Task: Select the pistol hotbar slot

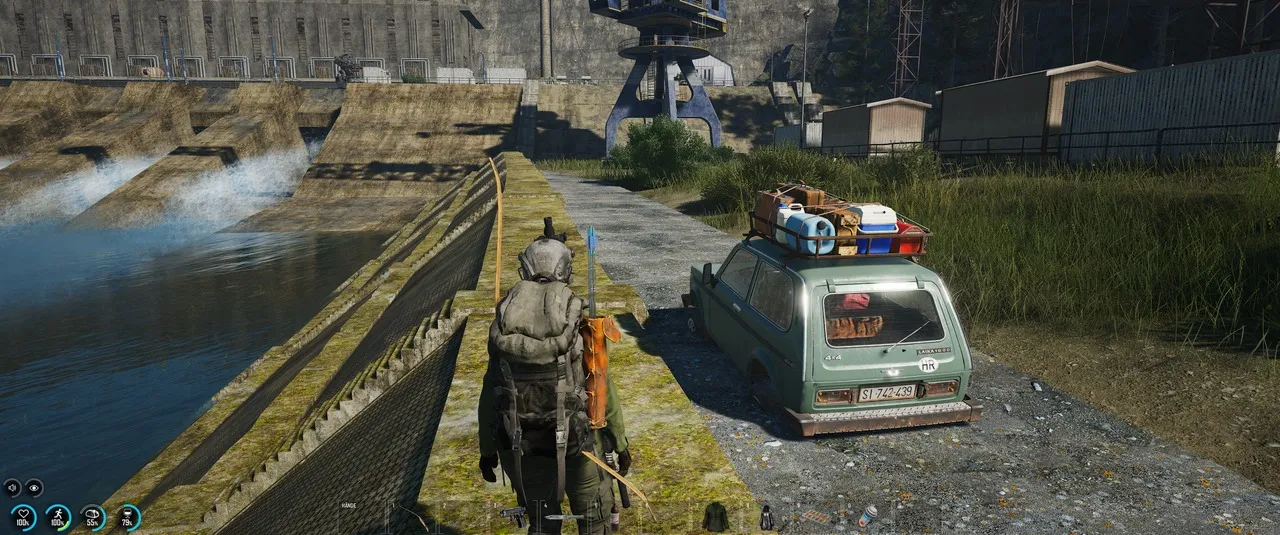Action: [514, 516]
